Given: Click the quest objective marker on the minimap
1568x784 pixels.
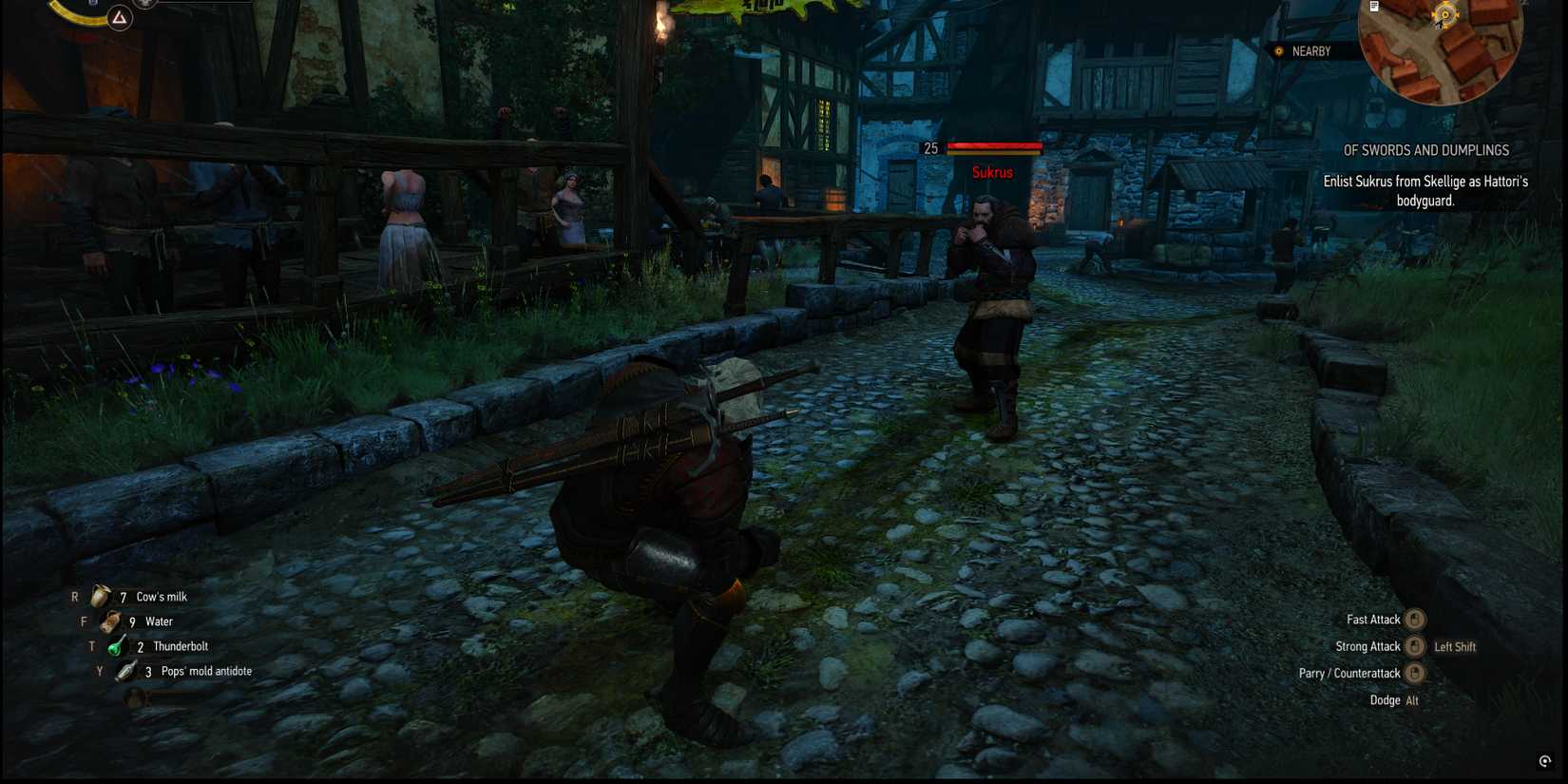Looking at the screenshot, I should [x=1445, y=14].
